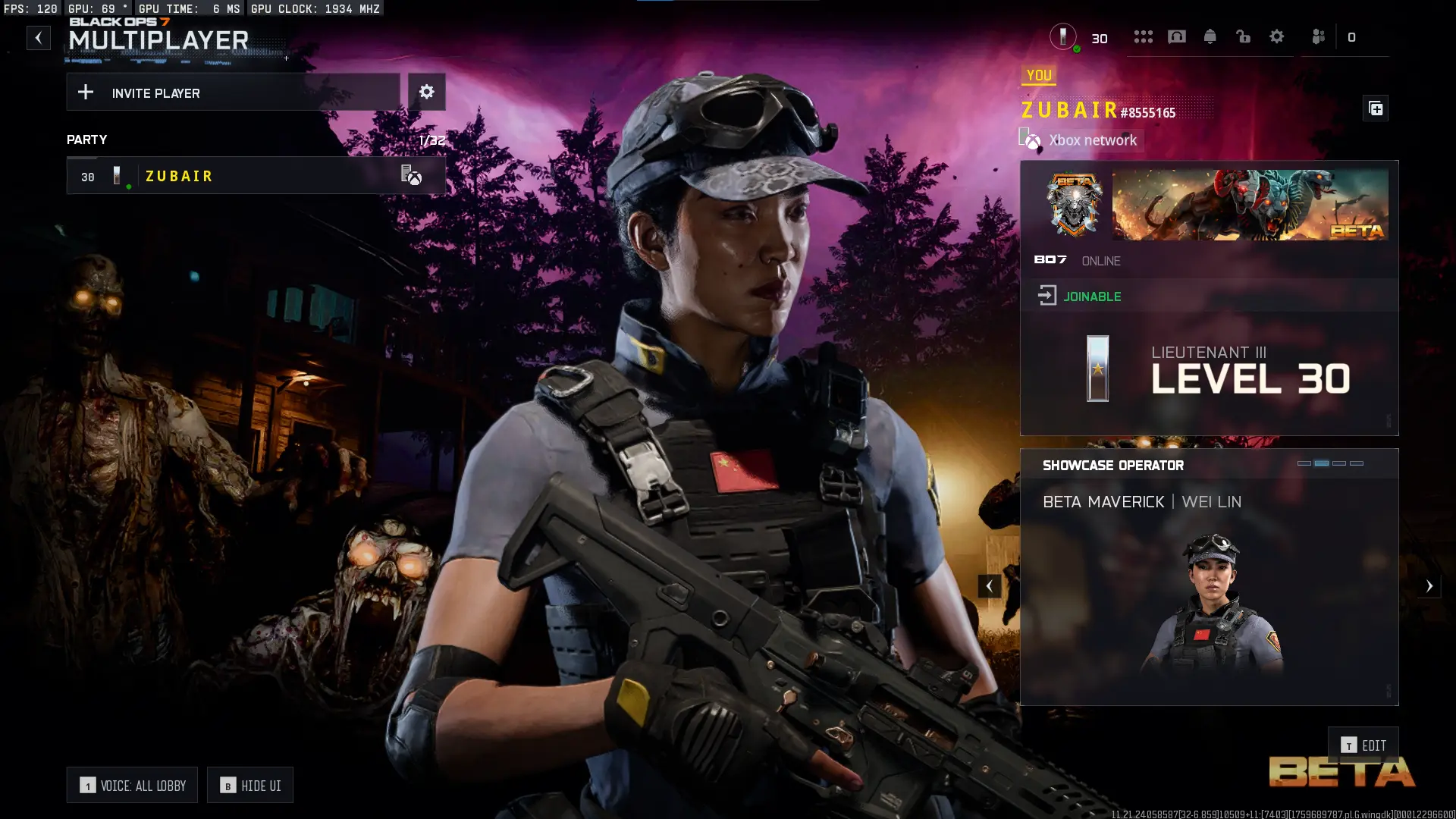The height and width of the screenshot is (819, 1456).
Task: Open the friends social icon
Action: 1319,36
